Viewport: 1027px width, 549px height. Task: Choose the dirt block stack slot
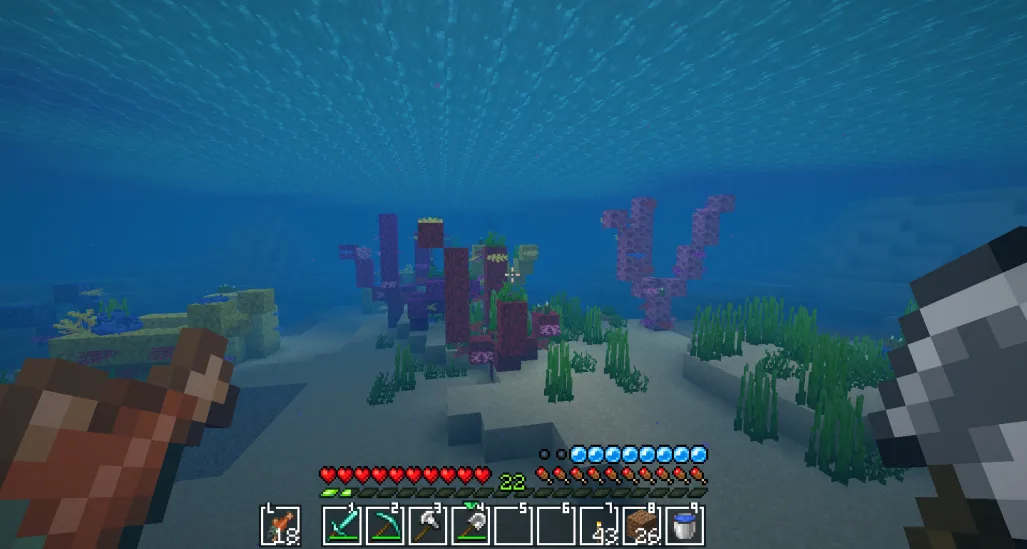click(x=642, y=526)
